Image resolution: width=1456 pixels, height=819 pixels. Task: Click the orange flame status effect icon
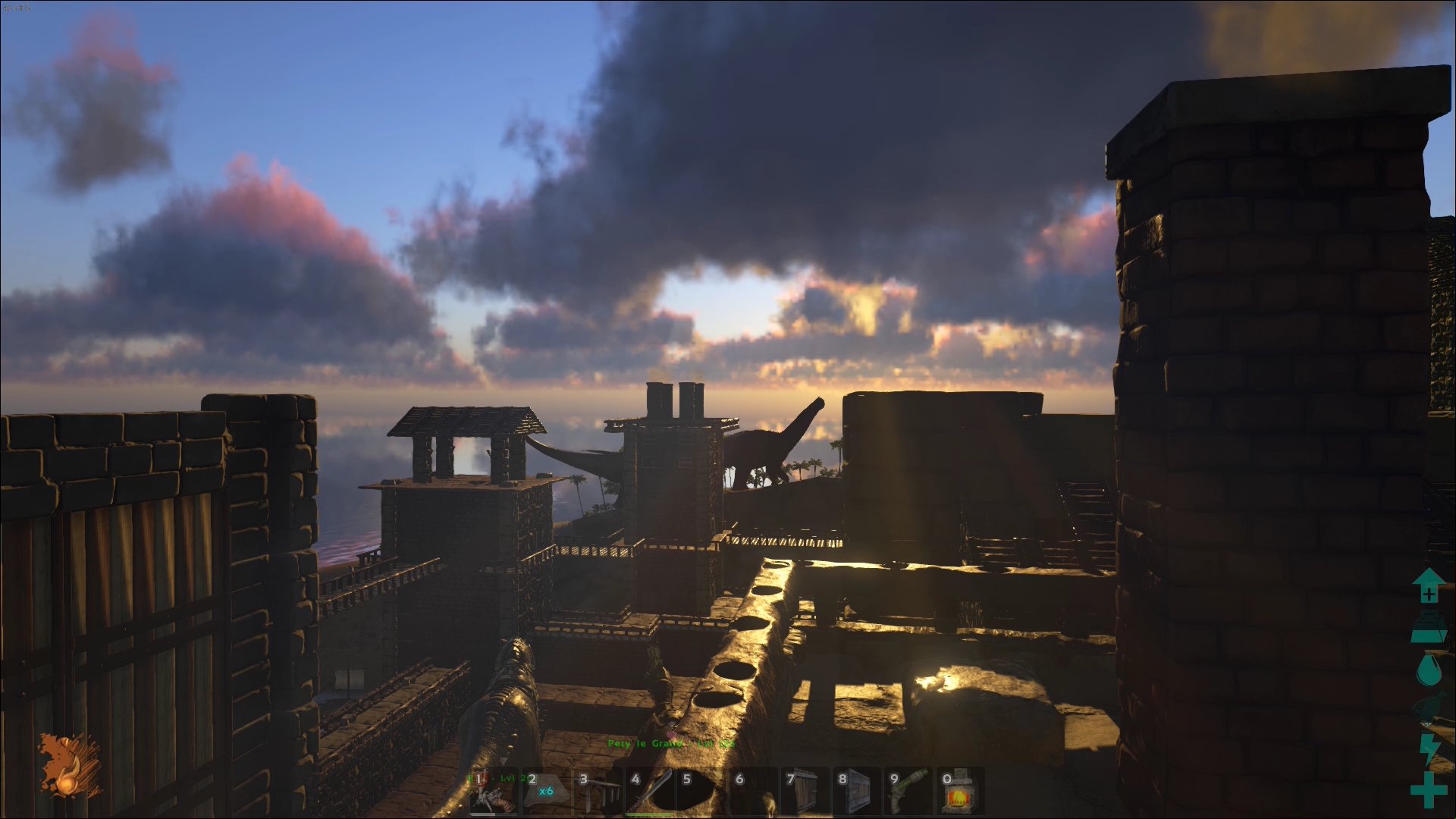(71, 766)
